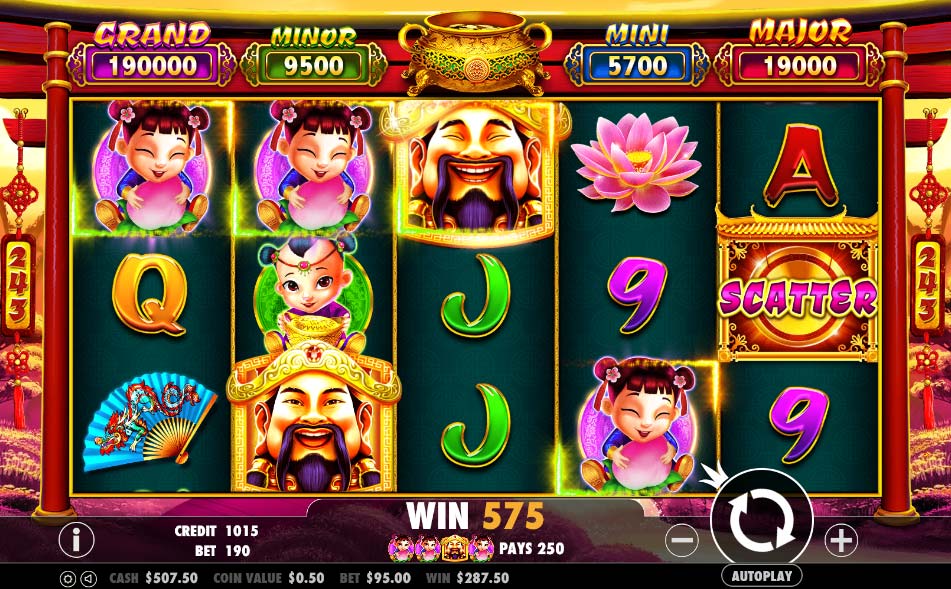Screen dimensions: 951x589
Task: Increase the bet with the plus button
Action: 841,541
